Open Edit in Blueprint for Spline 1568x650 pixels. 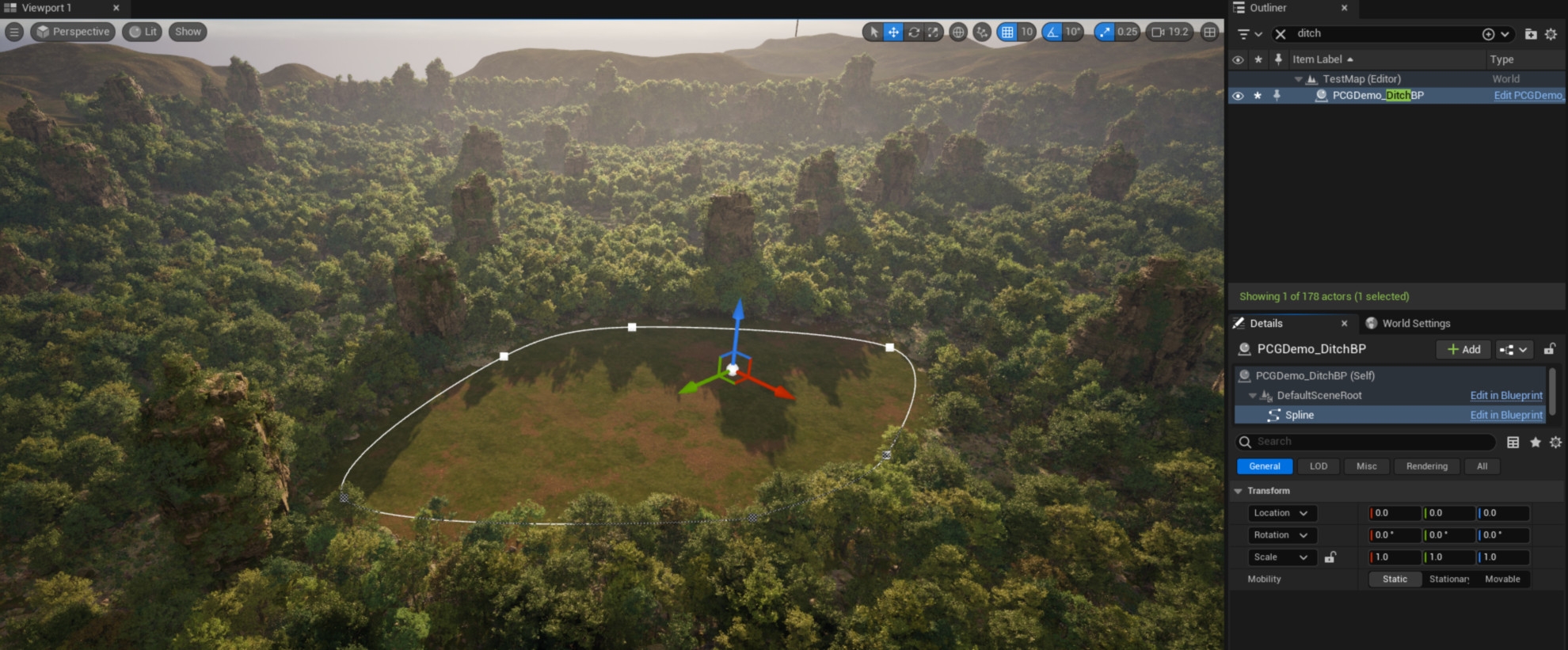tap(1505, 415)
